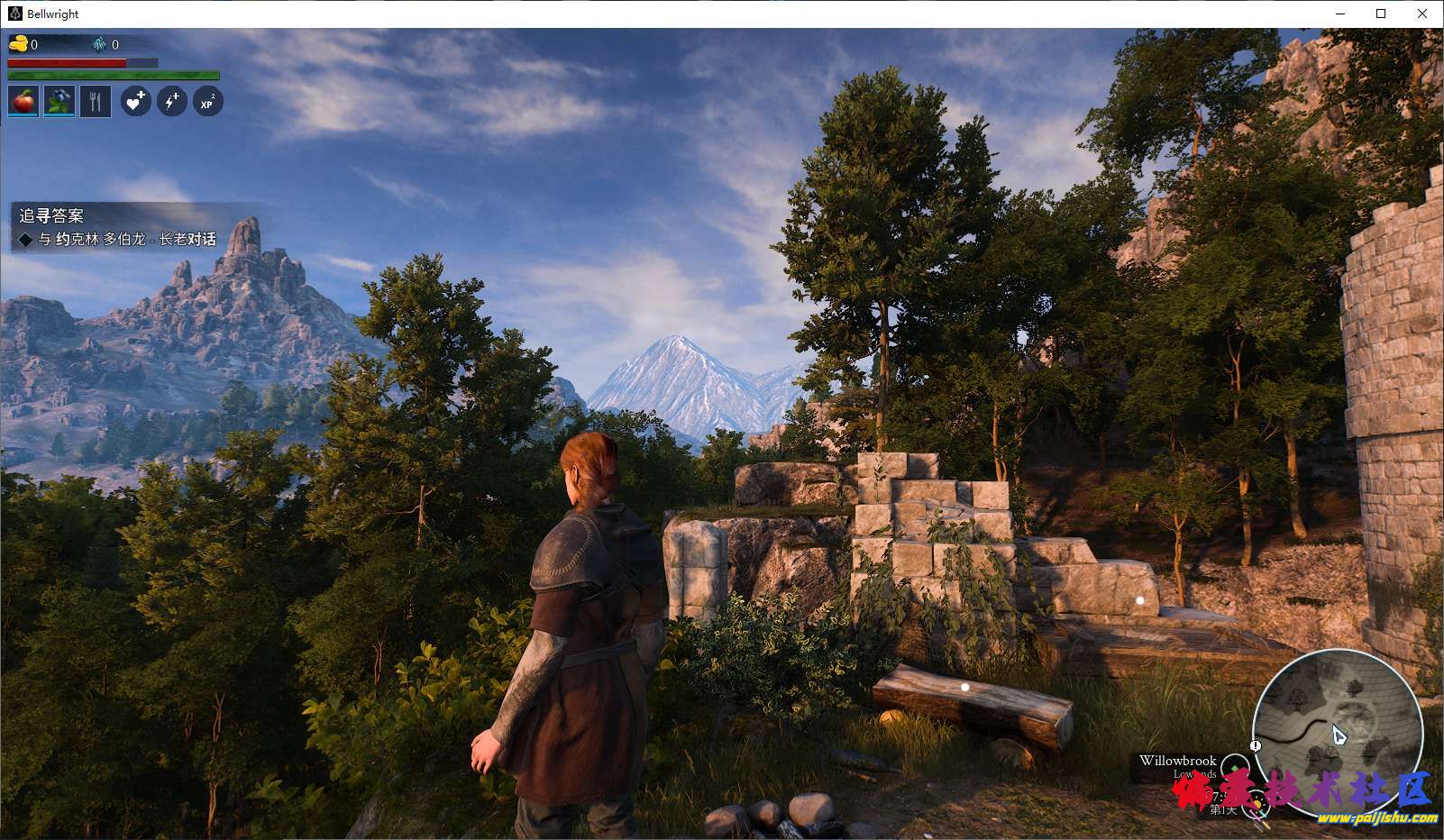Select the red apple food slot
The width and height of the screenshot is (1444, 840).
point(23,102)
